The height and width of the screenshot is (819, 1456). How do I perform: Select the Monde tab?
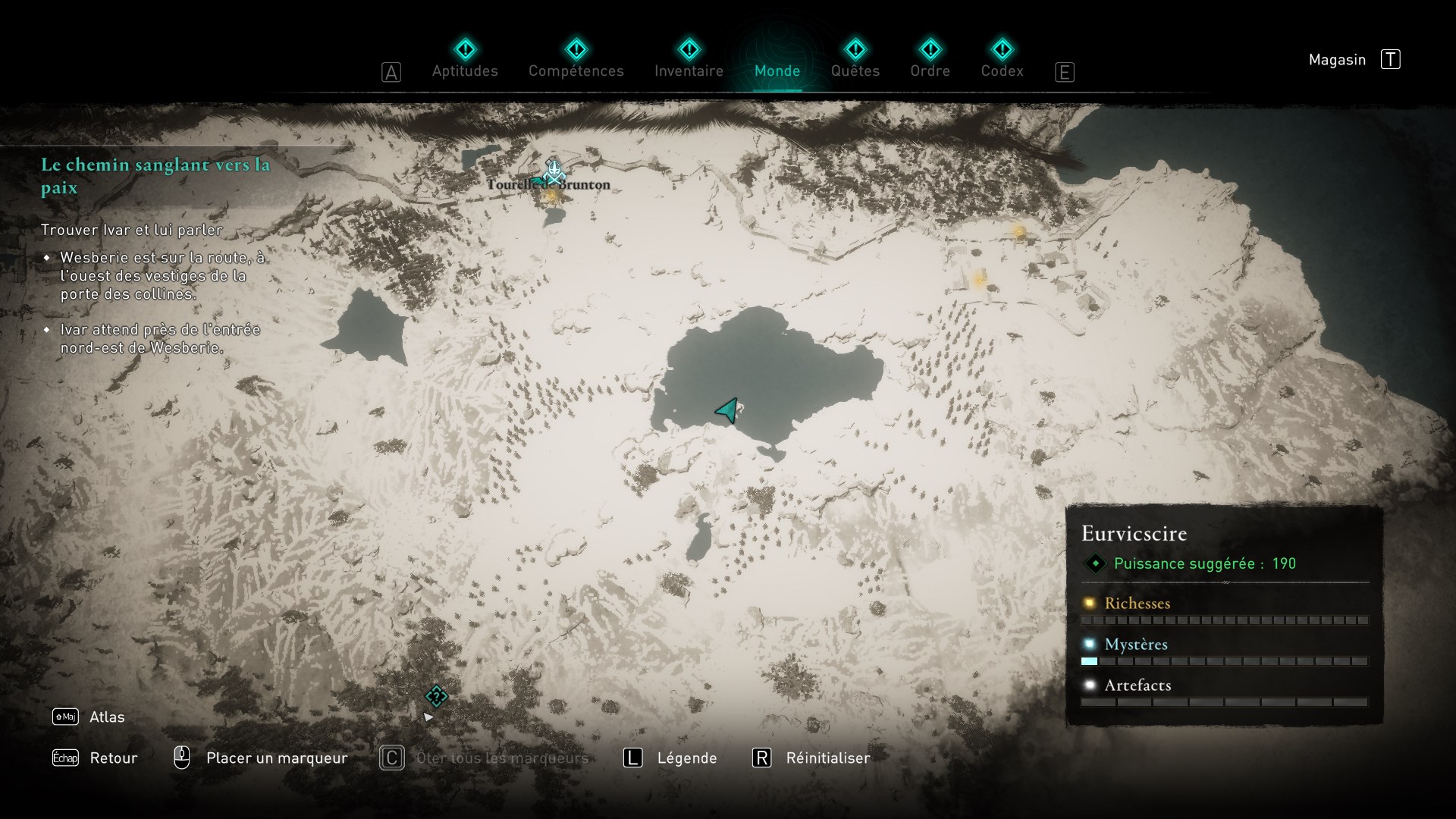[777, 71]
